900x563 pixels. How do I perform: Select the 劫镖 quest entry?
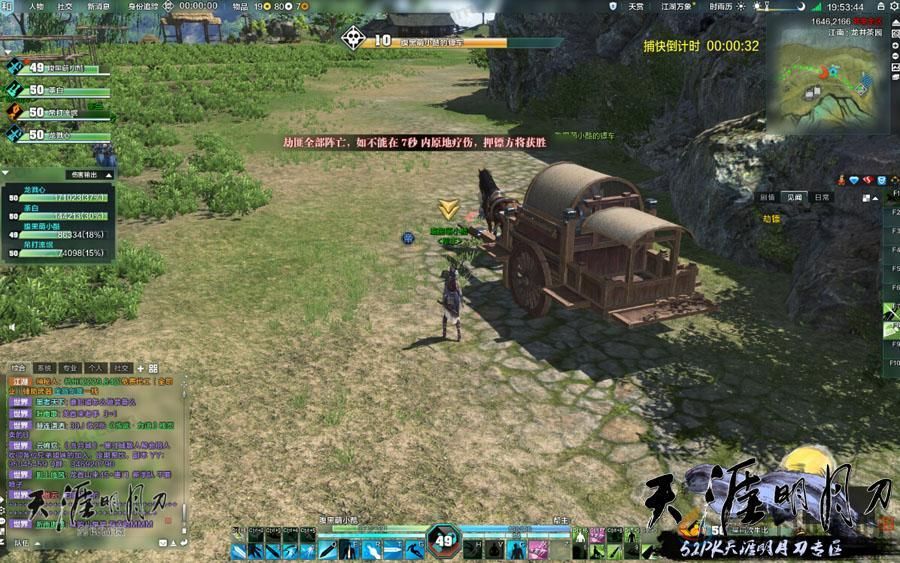coord(771,217)
